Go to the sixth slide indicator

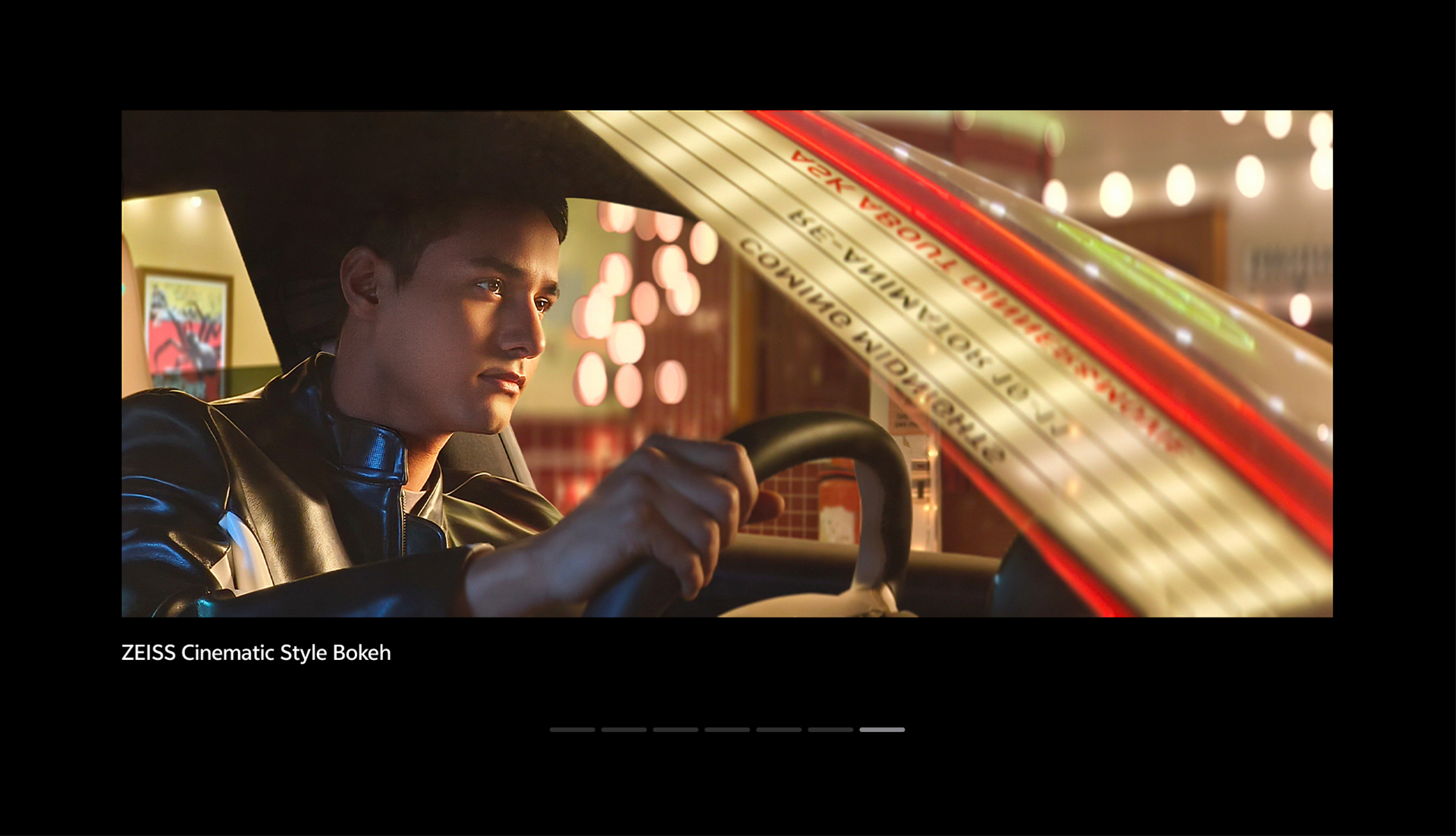pyautogui.click(x=830, y=730)
